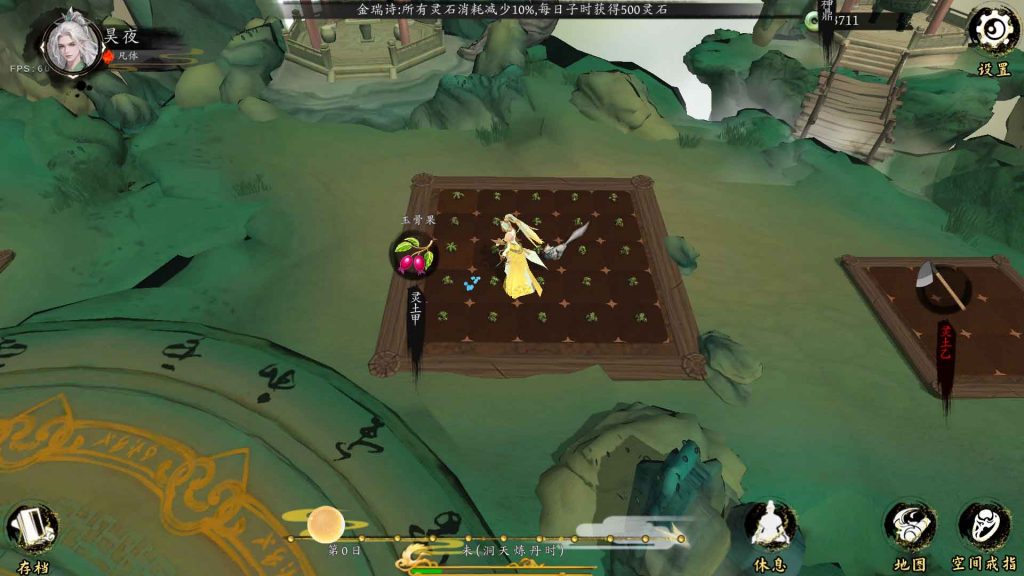
Task: Open the 设置 settings gear
Action: point(993,31)
